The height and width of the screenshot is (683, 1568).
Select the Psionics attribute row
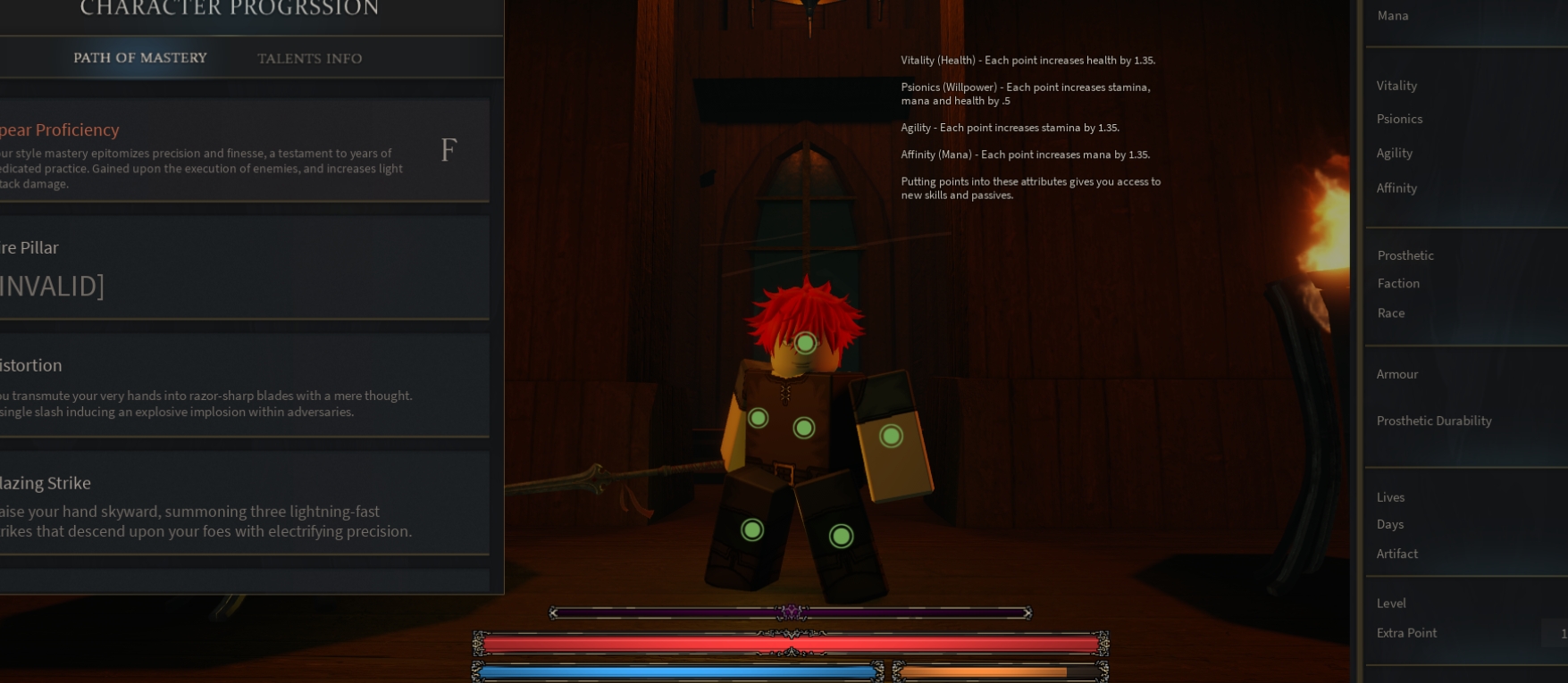[1399, 119]
